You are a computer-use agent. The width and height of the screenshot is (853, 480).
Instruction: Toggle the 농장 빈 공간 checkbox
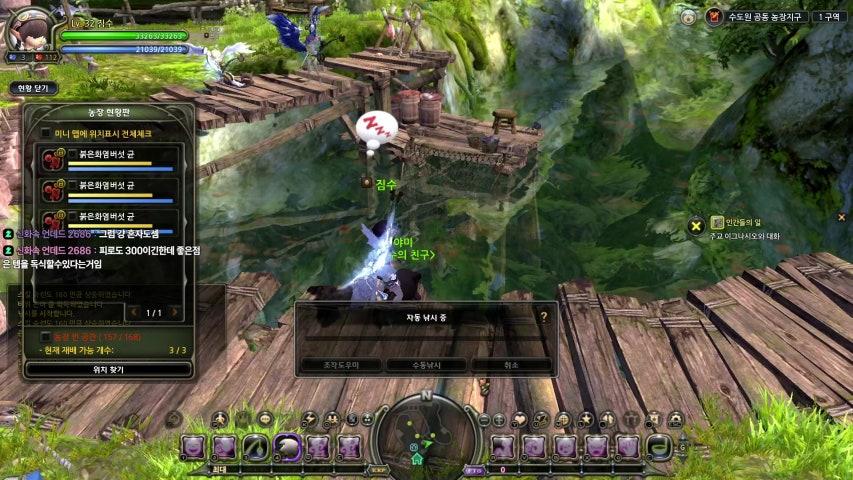coord(45,337)
